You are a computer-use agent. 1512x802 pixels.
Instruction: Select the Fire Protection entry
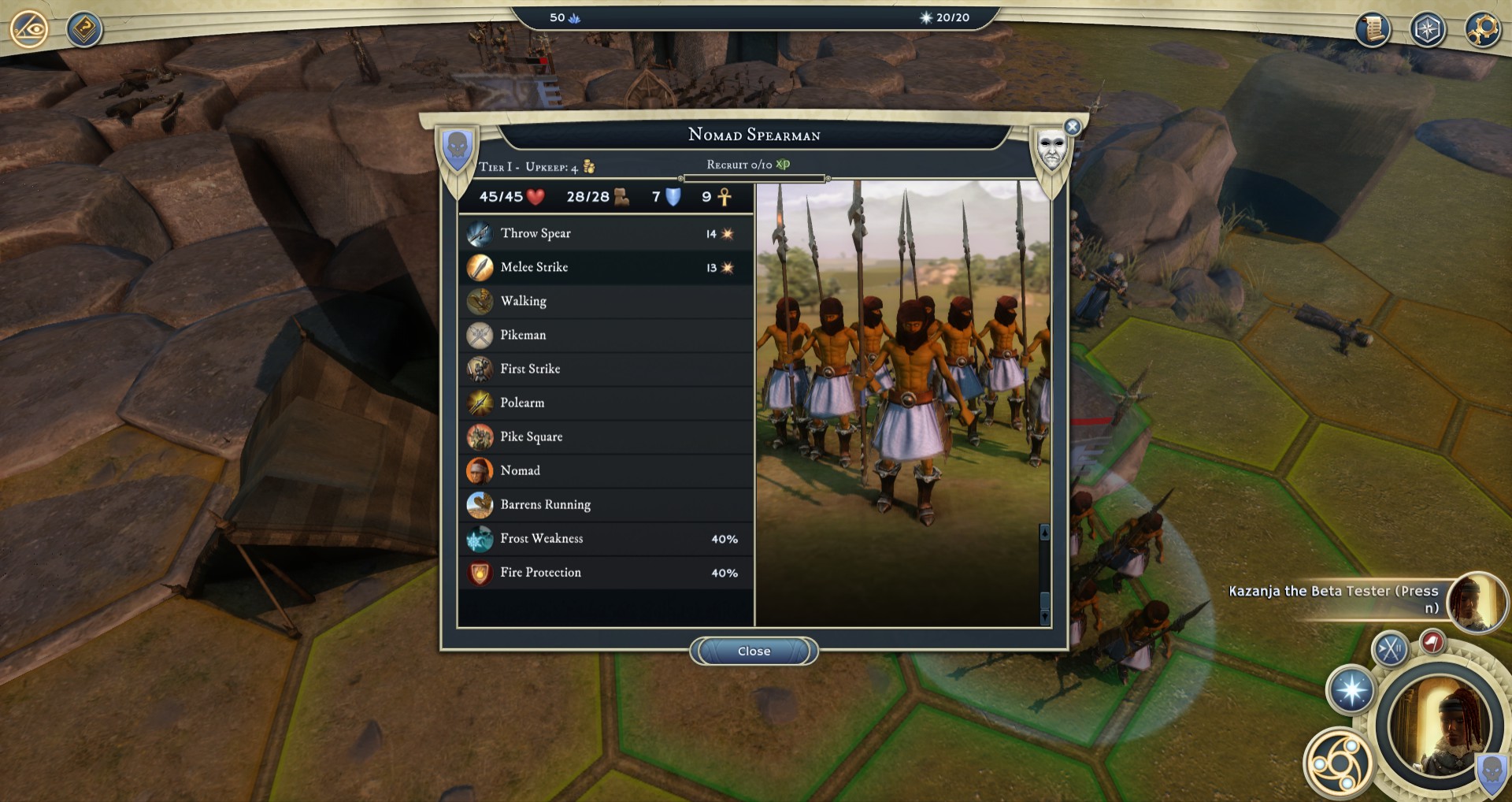(x=605, y=573)
